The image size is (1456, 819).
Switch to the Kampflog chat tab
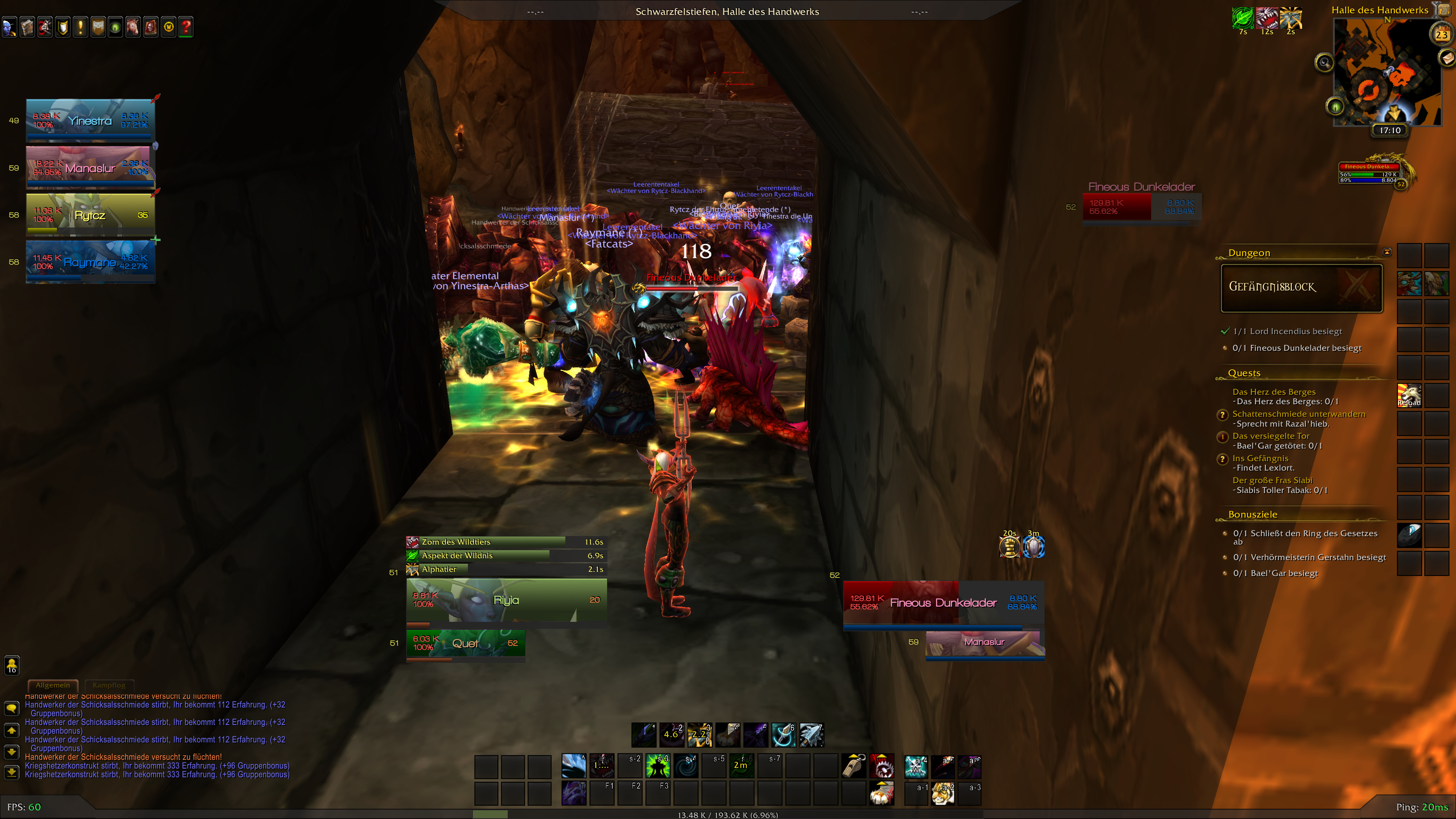tap(109, 685)
